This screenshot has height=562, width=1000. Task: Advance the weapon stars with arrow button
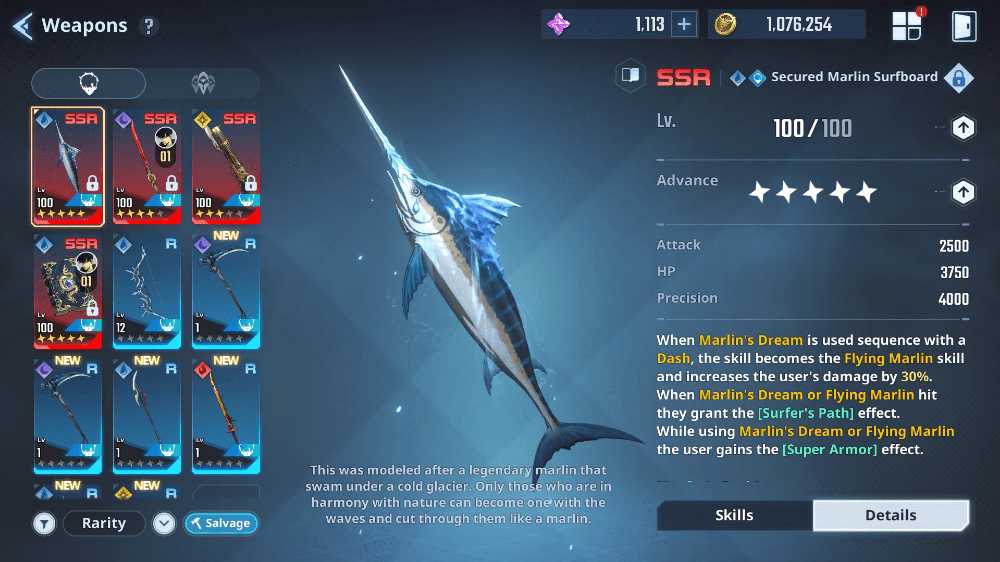[962, 192]
